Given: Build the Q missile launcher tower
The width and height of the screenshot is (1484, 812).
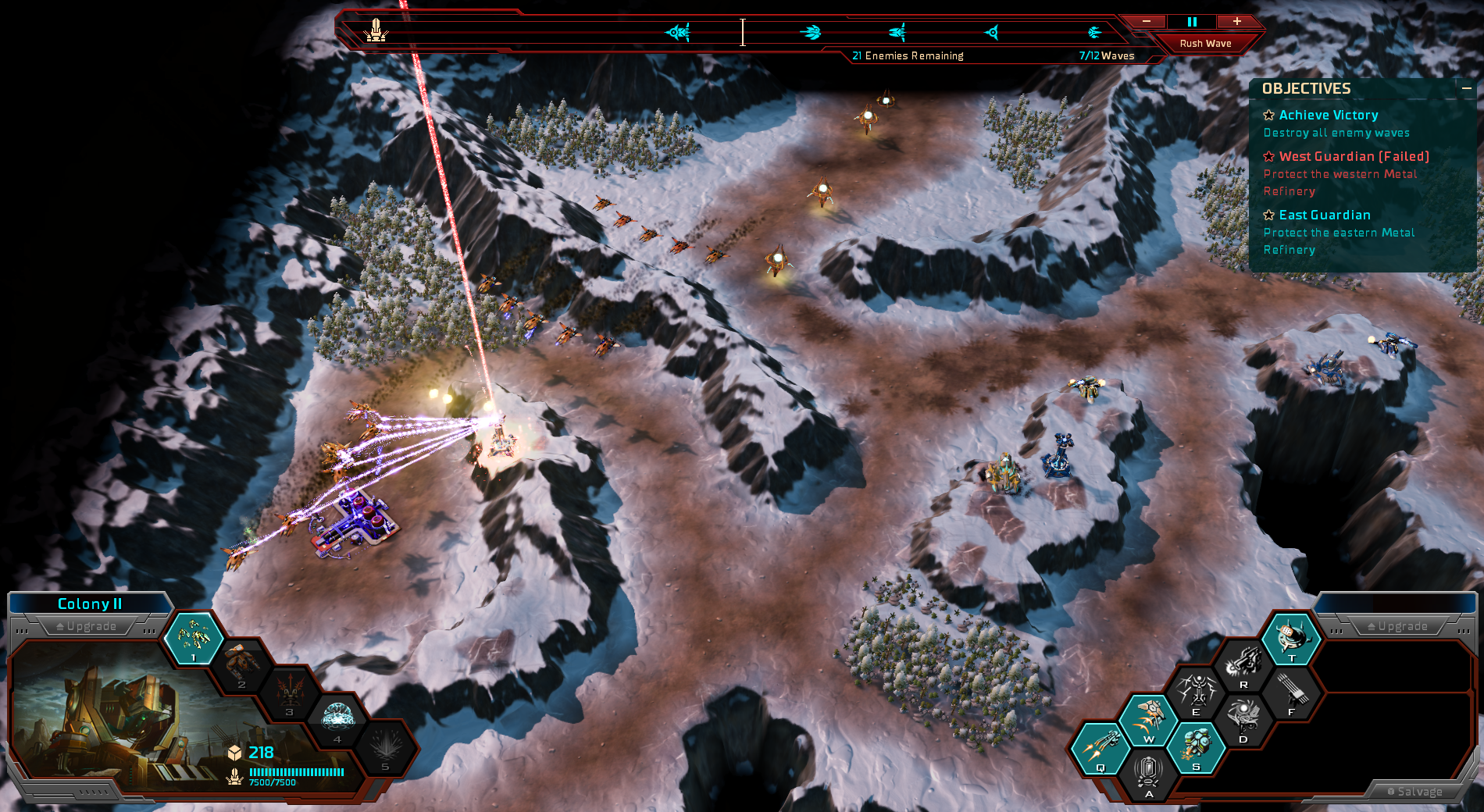Looking at the screenshot, I should [1100, 747].
